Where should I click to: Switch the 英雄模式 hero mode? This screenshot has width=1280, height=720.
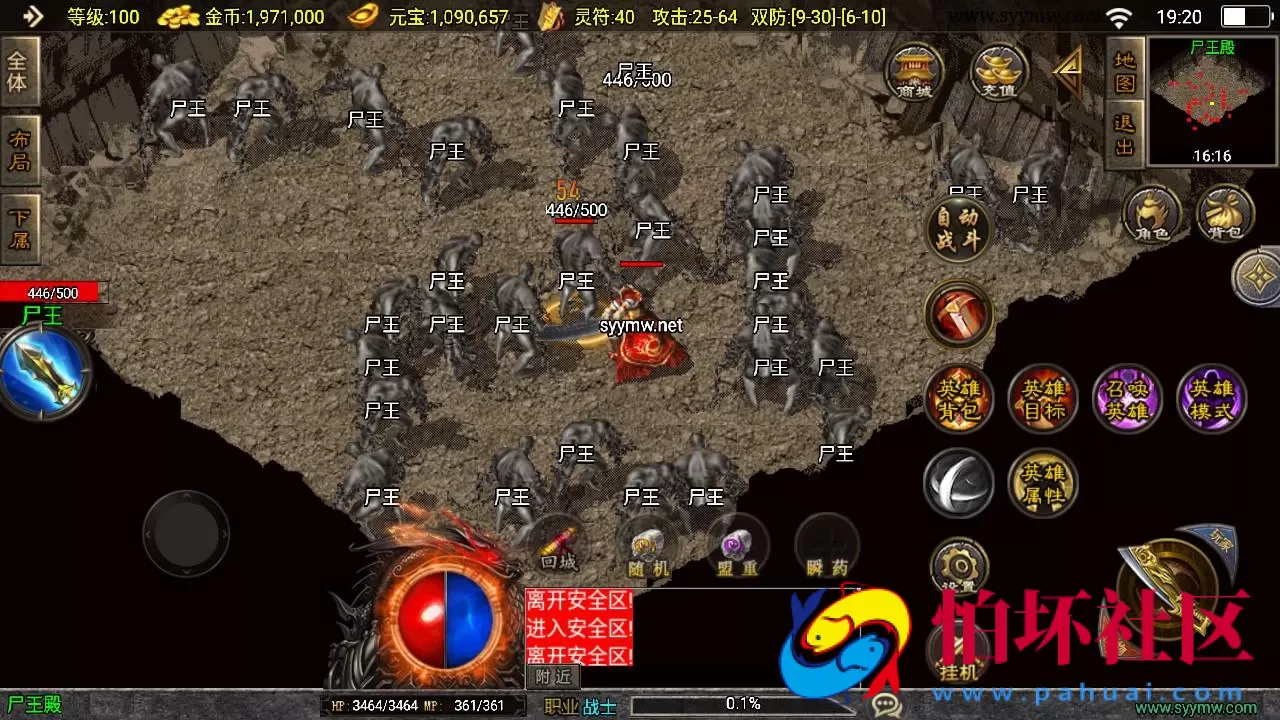click(x=1211, y=398)
